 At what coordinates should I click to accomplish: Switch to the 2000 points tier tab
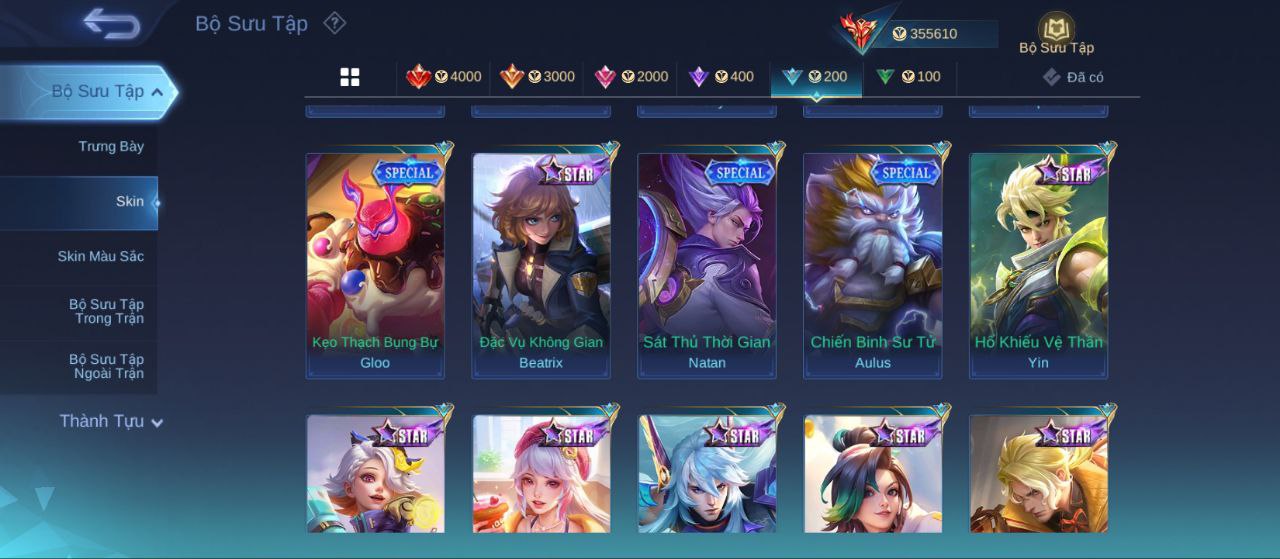click(631, 77)
